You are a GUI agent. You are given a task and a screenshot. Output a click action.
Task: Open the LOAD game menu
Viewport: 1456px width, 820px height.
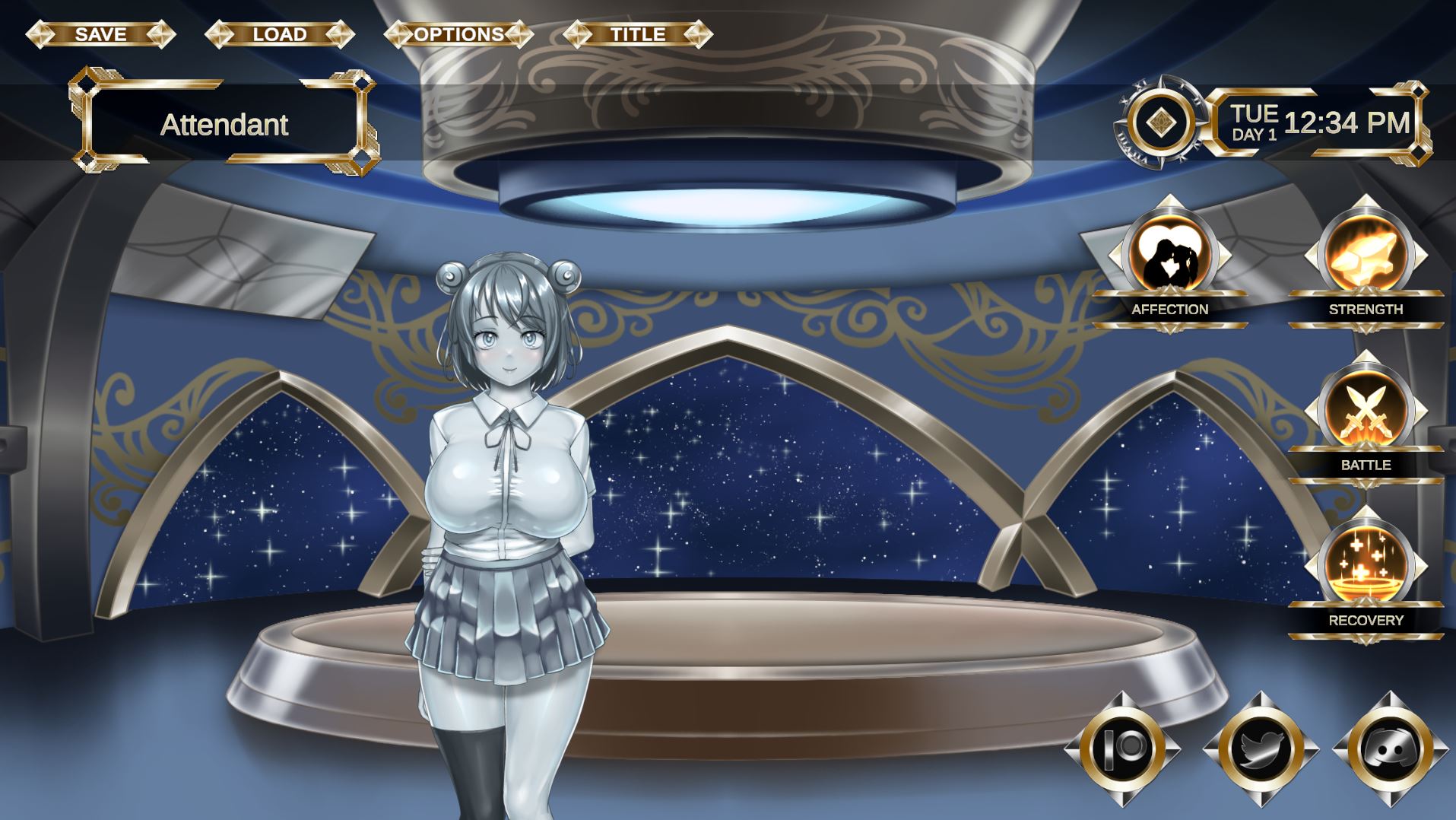click(280, 34)
